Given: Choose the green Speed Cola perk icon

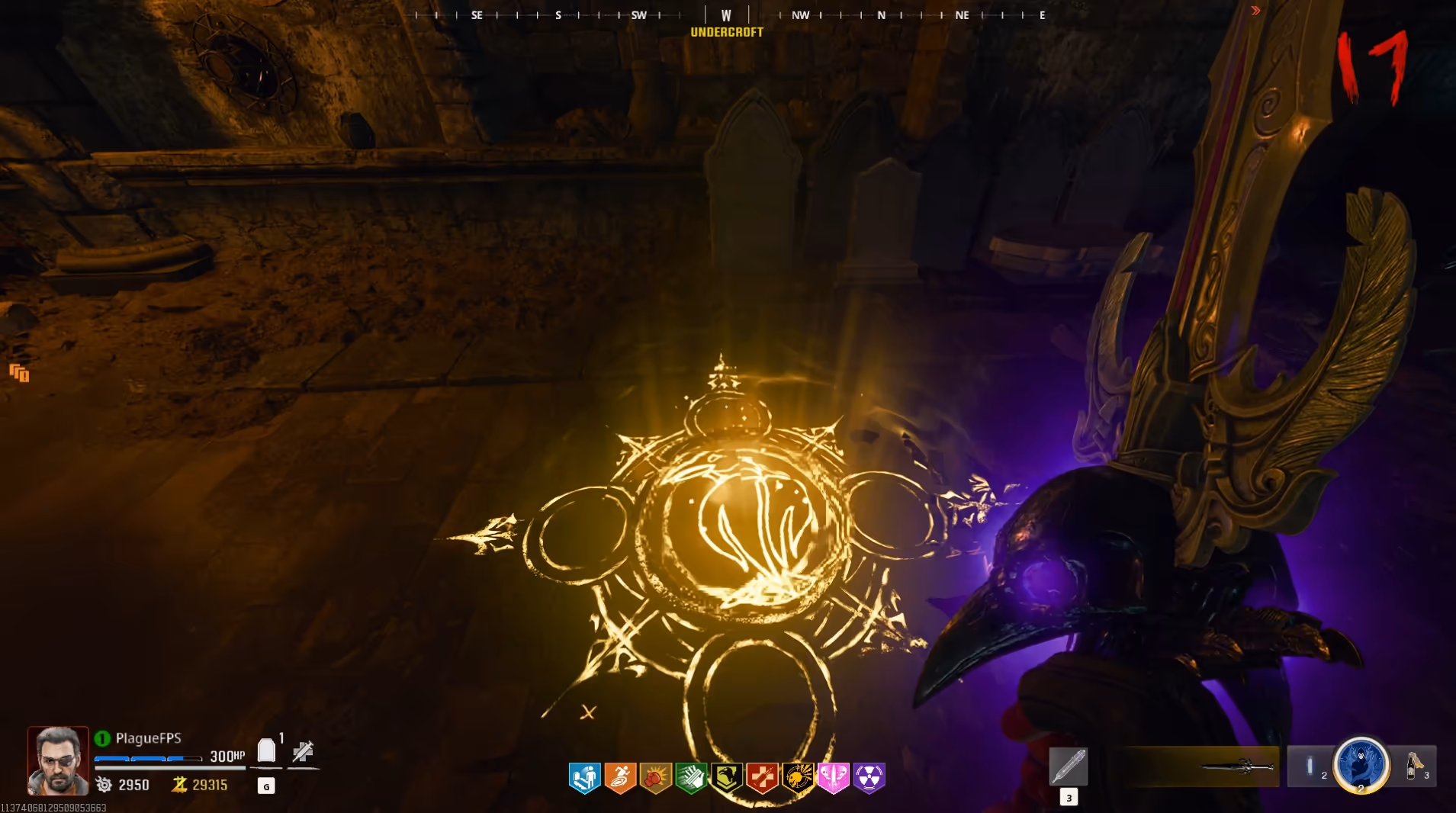Looking at the screenshot, I should (691, 778).
